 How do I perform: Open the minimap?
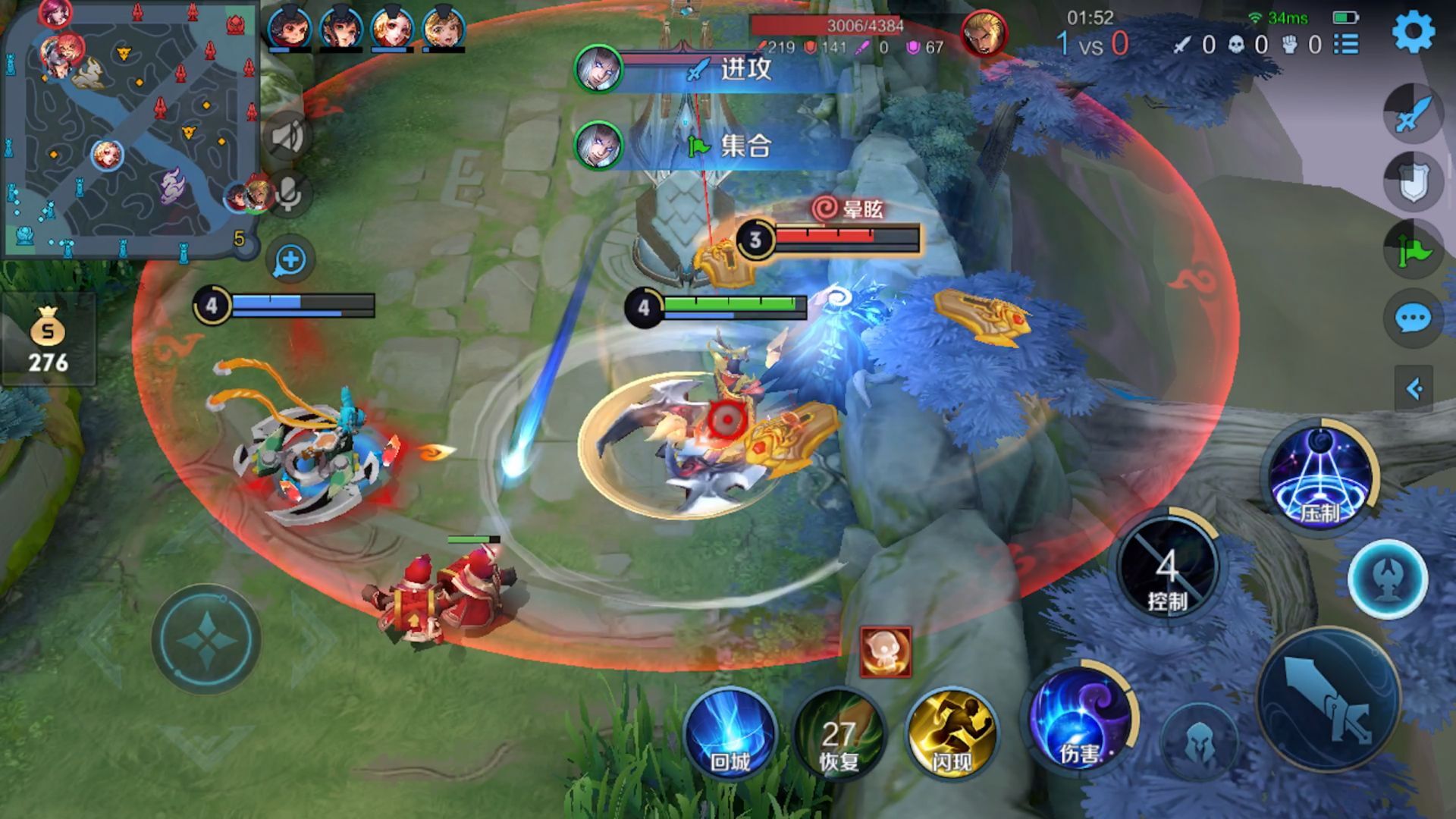point(129,129)
